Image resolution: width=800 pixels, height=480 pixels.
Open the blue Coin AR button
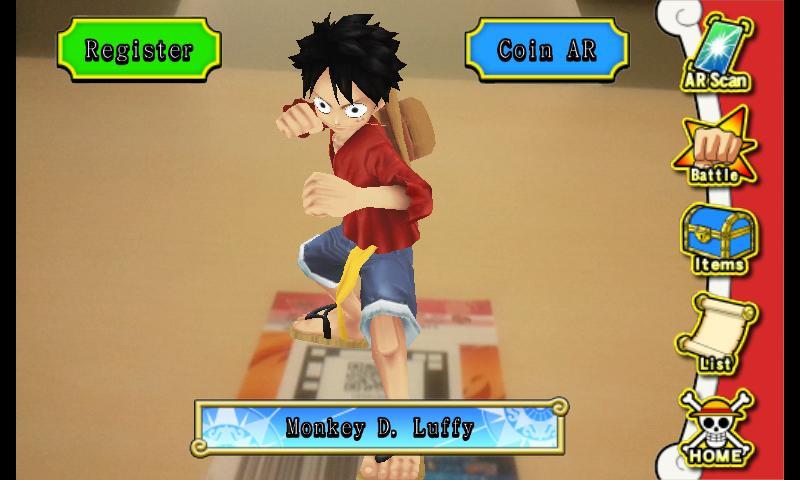point(546,49)
